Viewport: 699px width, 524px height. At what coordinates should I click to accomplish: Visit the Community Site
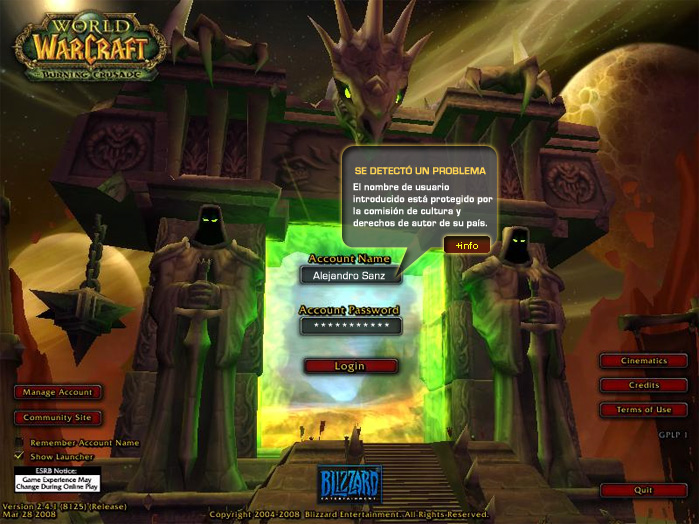(x=57, y=417)
